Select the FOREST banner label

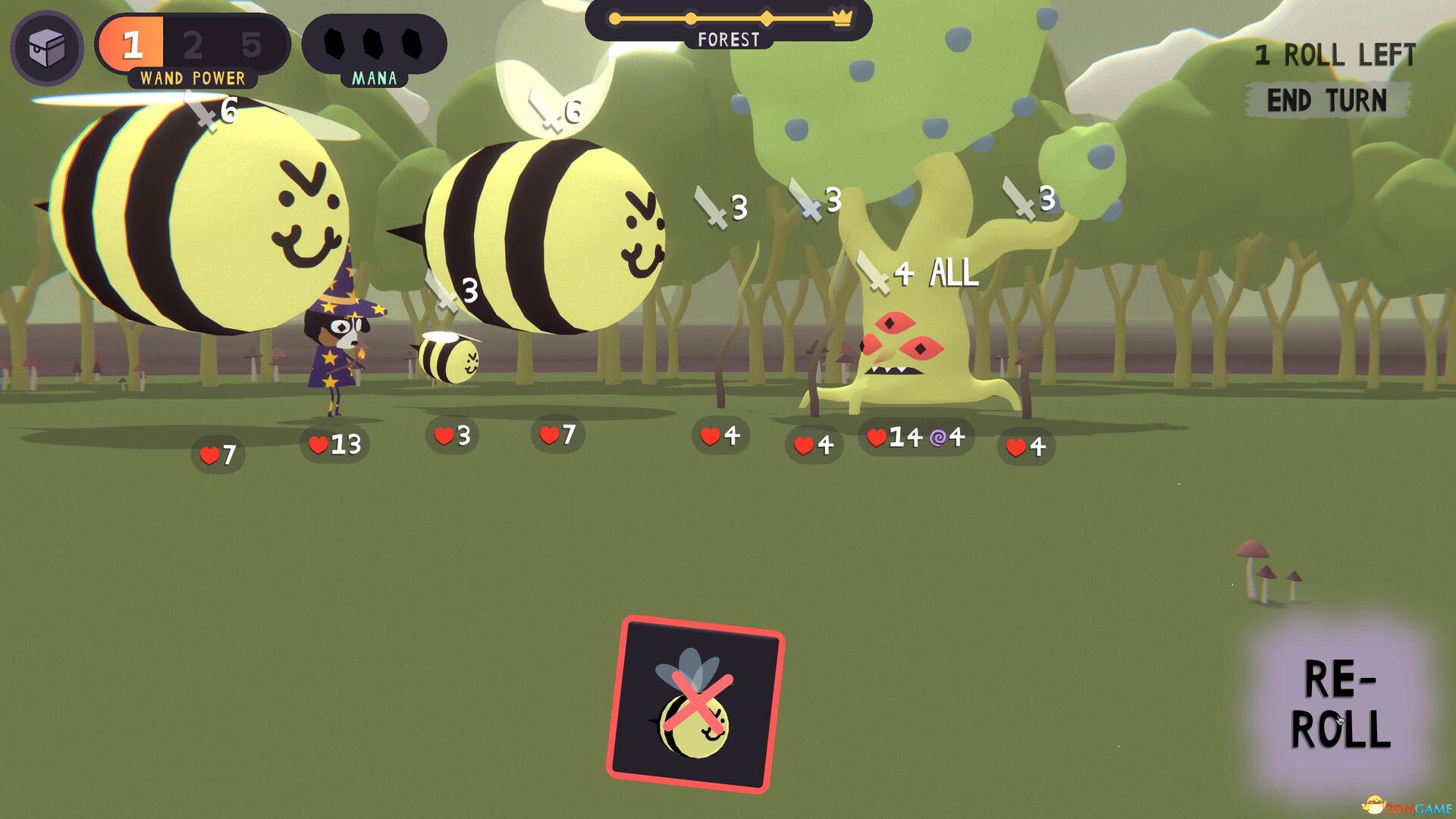point(730,39)
